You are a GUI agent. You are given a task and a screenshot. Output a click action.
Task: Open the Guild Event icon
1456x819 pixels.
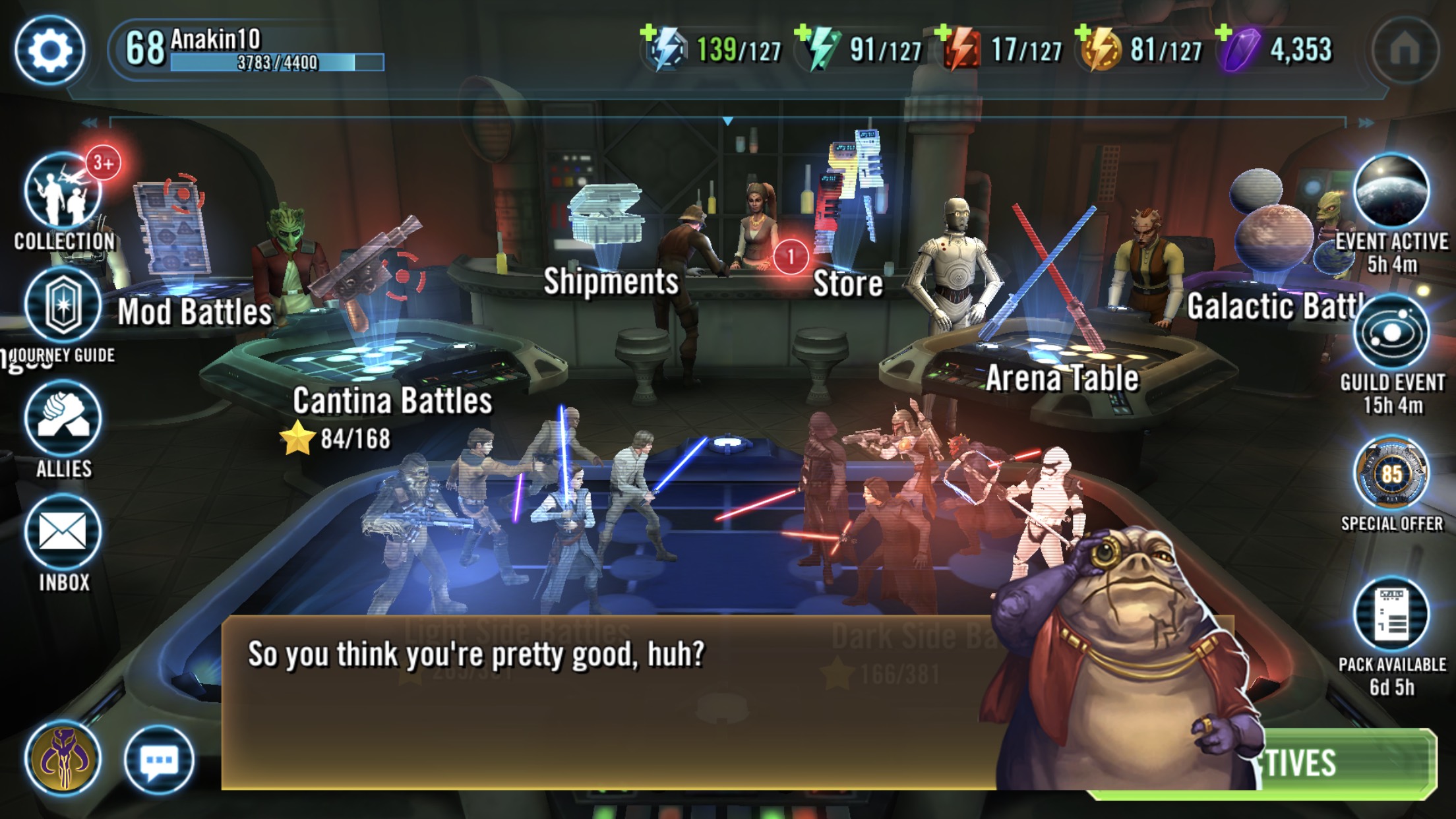(x=1391, y=334)
